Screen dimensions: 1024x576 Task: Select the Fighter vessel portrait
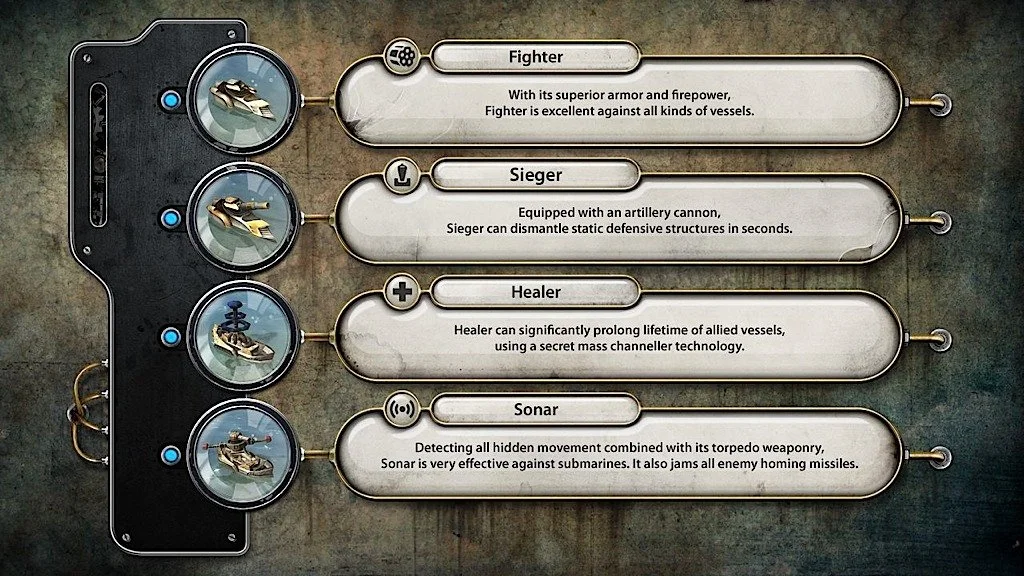(242, 99)
